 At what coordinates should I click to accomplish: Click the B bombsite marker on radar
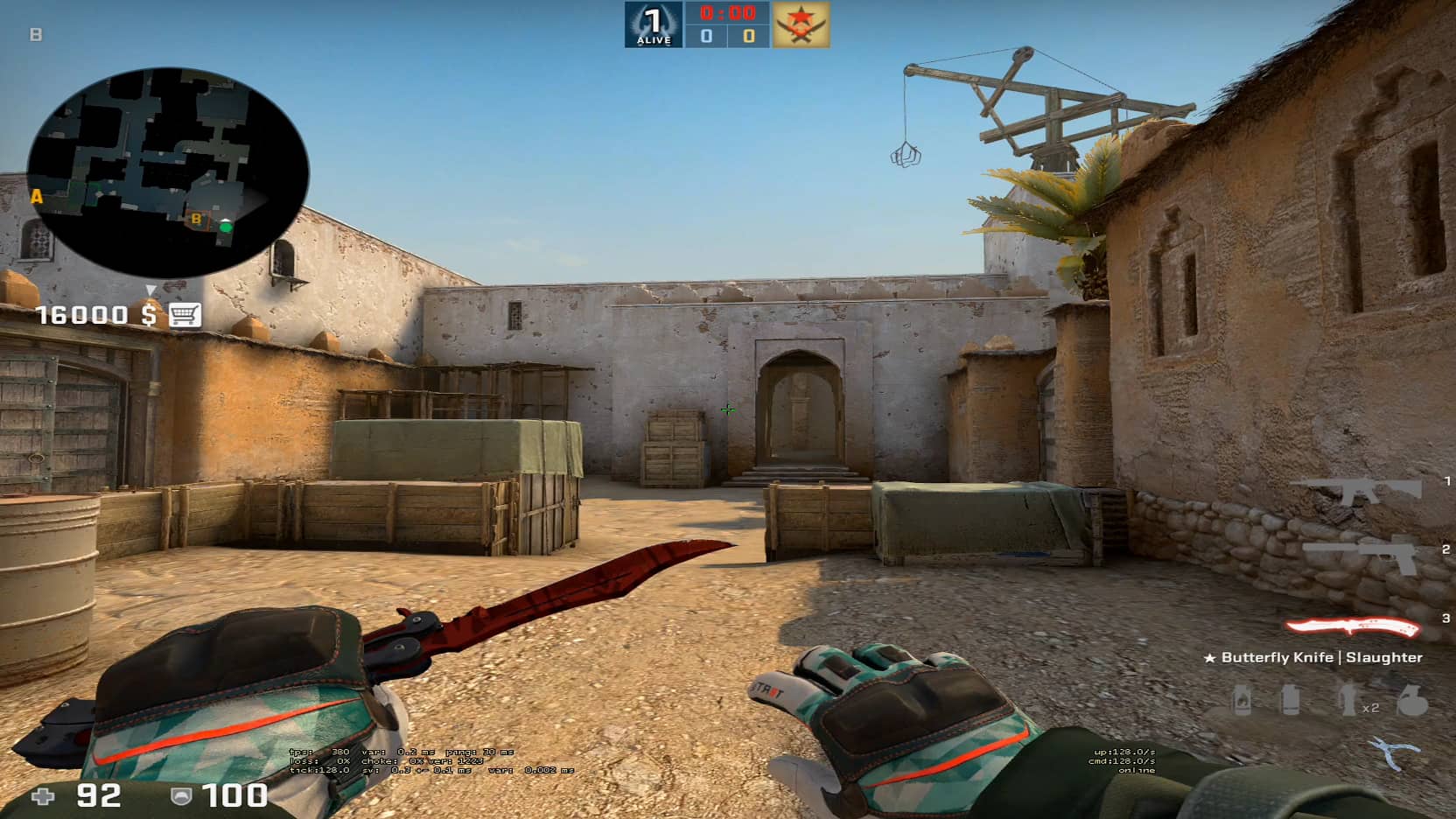pos(196,219)
